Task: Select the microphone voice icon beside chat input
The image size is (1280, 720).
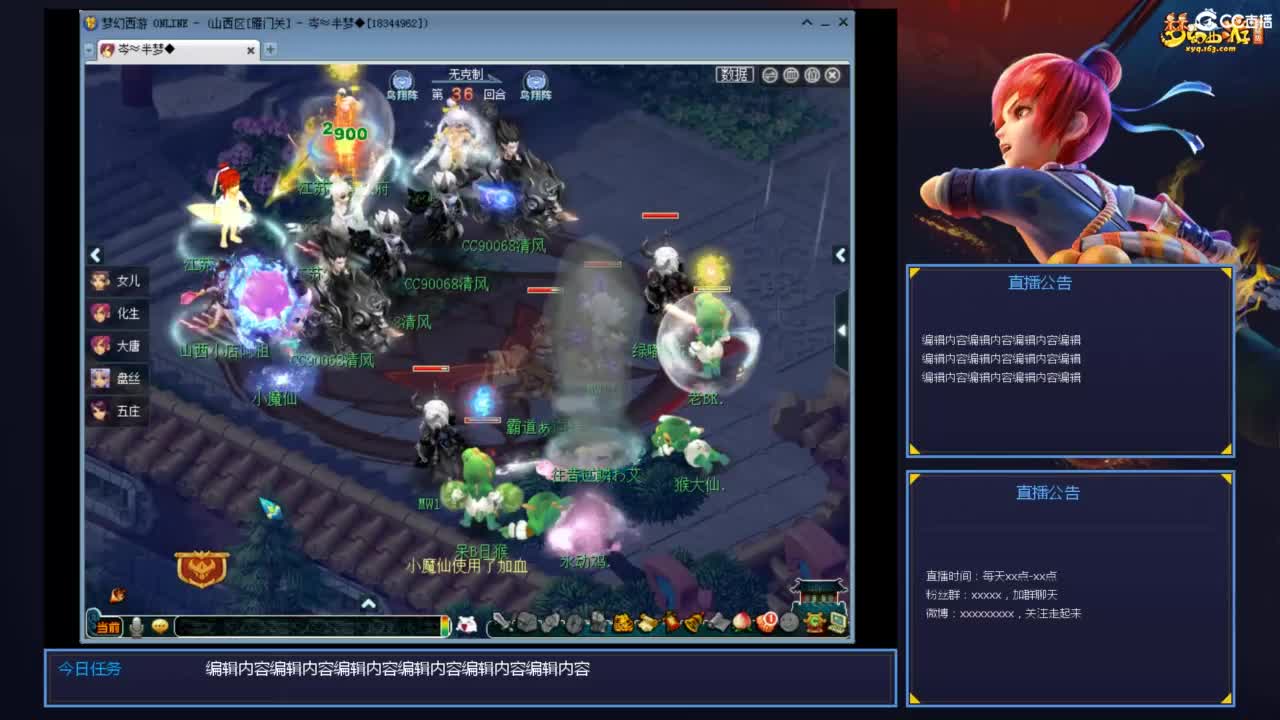Action: 137,627
